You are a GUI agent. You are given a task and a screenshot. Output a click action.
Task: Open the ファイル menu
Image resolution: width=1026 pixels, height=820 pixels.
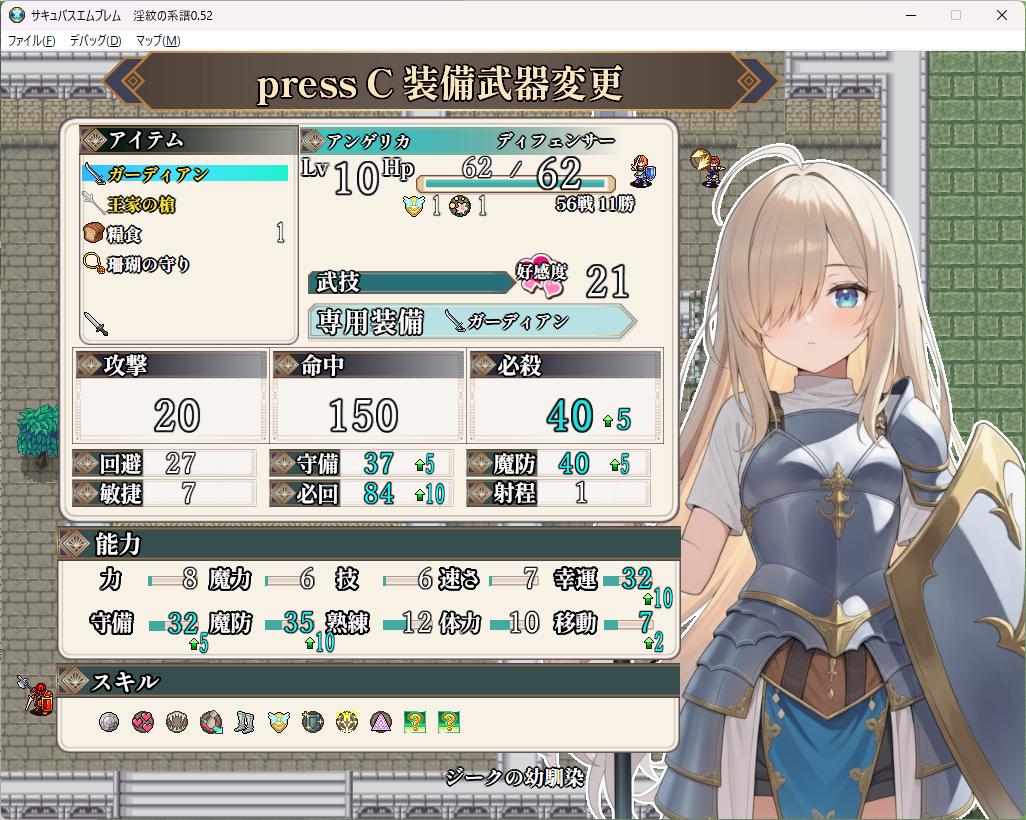point(32,41)
